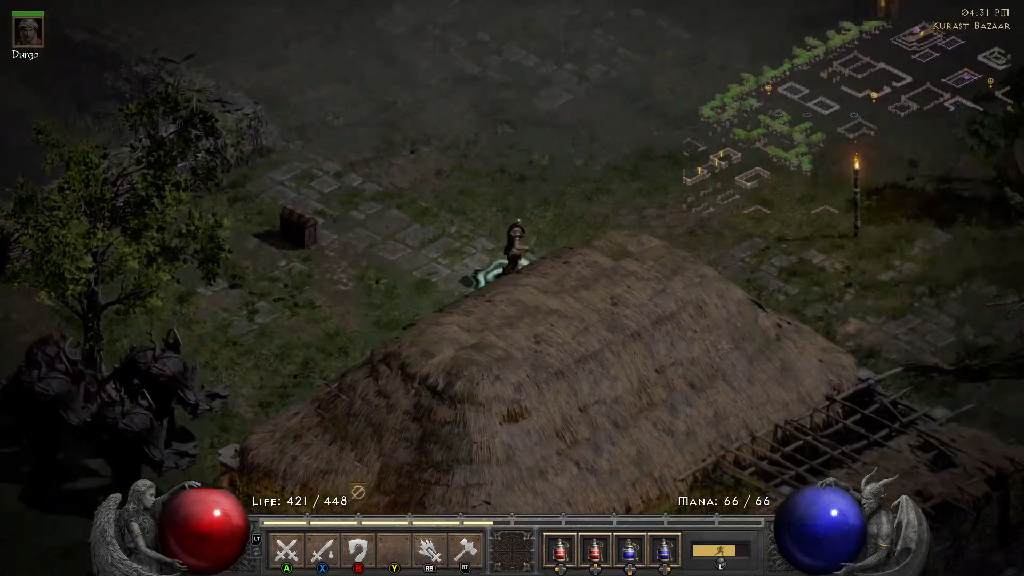Screen dimensions: 1024x576
Task: Activate the single sword skill
Action: [x=322, y=550]
